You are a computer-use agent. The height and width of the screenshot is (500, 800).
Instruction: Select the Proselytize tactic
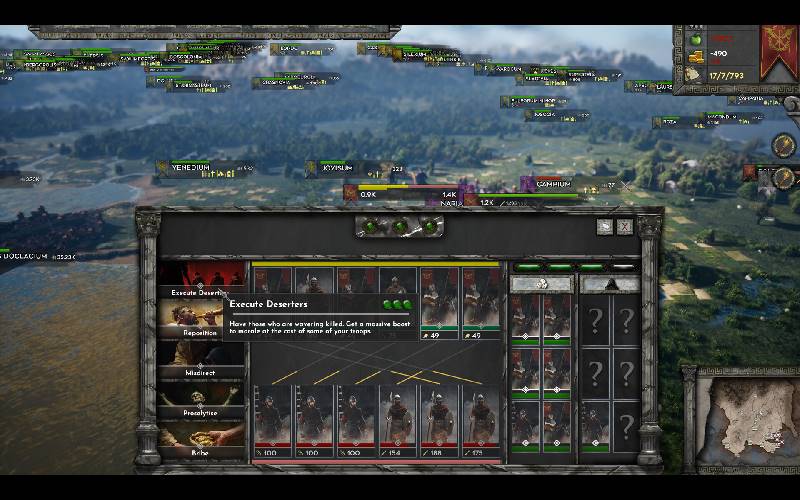coord(199,397)
